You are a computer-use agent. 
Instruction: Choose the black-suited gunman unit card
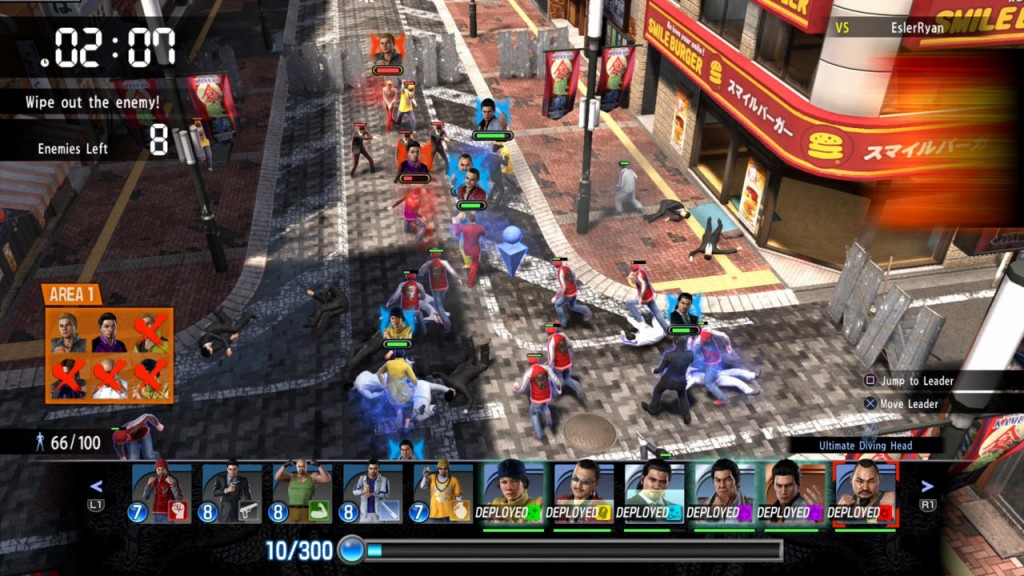coord(232,494)
